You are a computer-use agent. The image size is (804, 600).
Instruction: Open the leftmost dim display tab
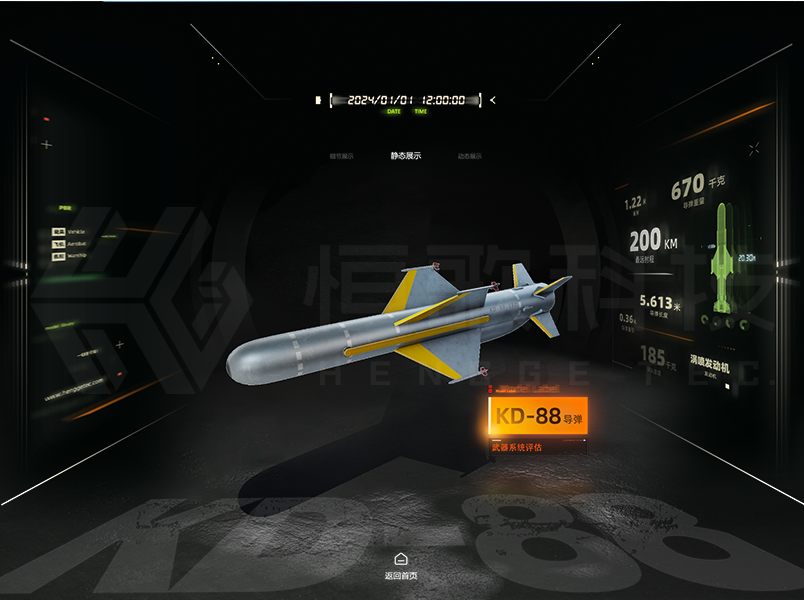pos(342,156)
